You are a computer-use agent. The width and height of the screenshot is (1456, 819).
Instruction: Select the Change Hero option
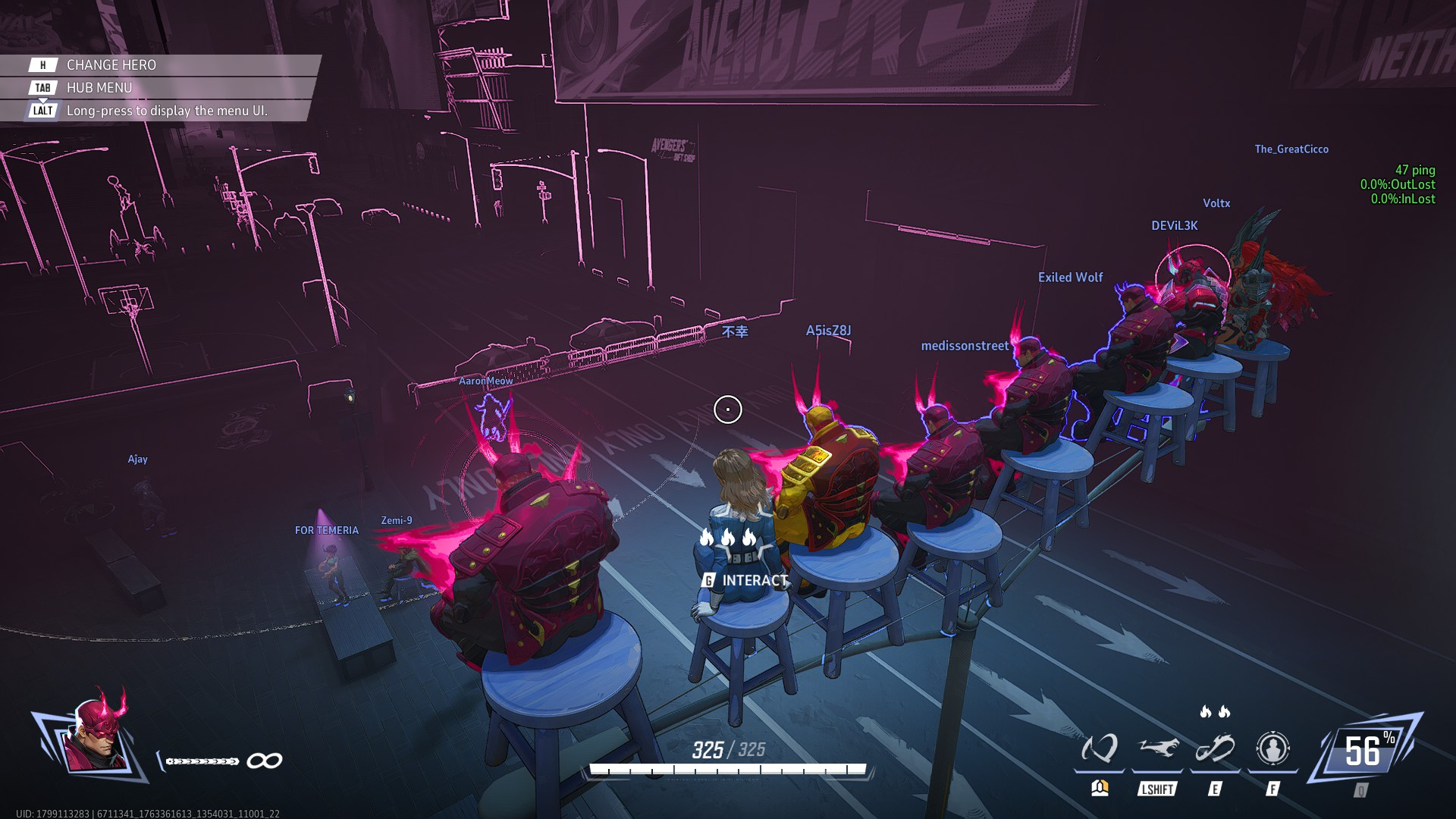111,65
